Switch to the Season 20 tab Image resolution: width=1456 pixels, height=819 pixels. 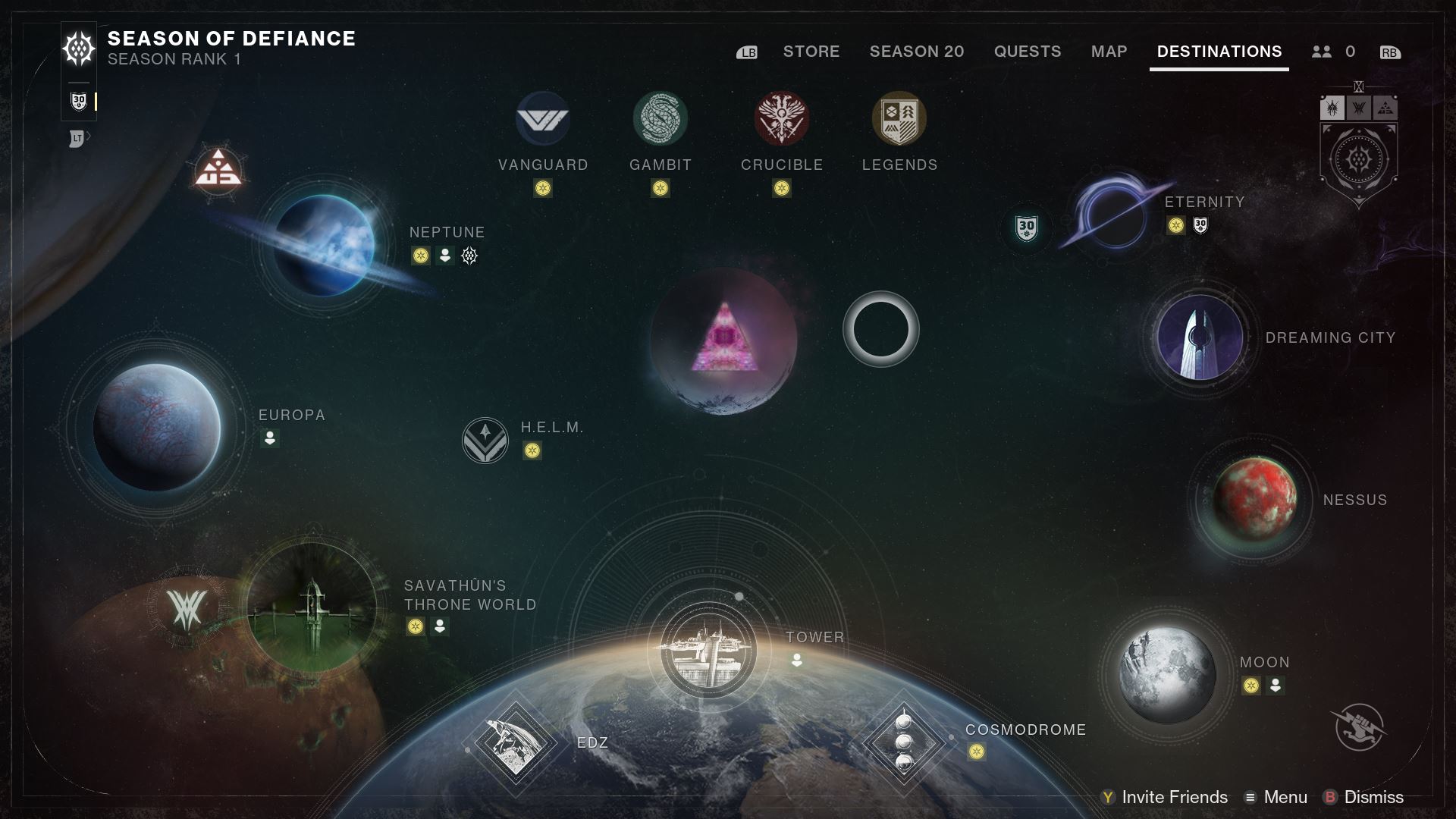coord(916,52)
